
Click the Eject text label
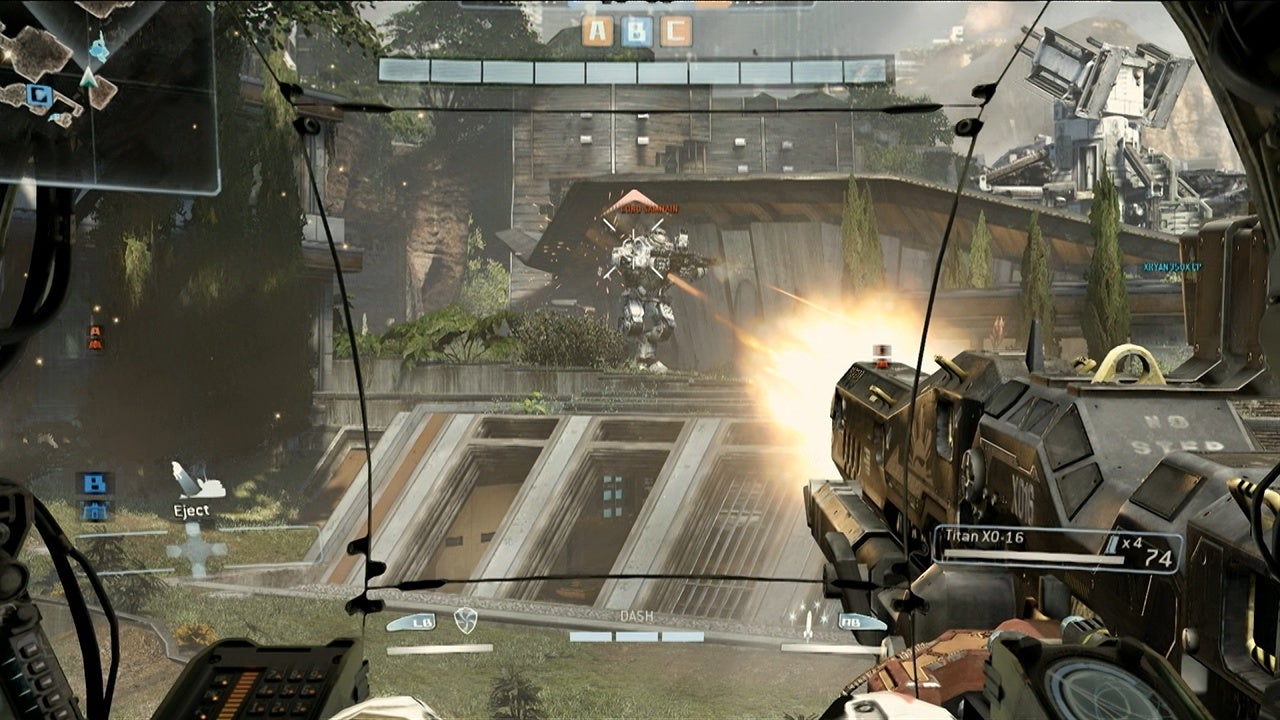click(193, 511)
